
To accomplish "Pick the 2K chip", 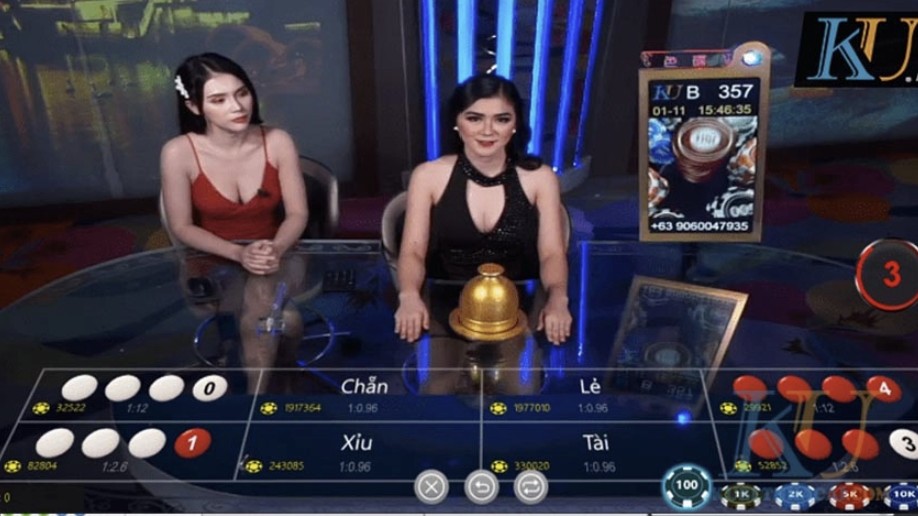I will pos(795,494).
